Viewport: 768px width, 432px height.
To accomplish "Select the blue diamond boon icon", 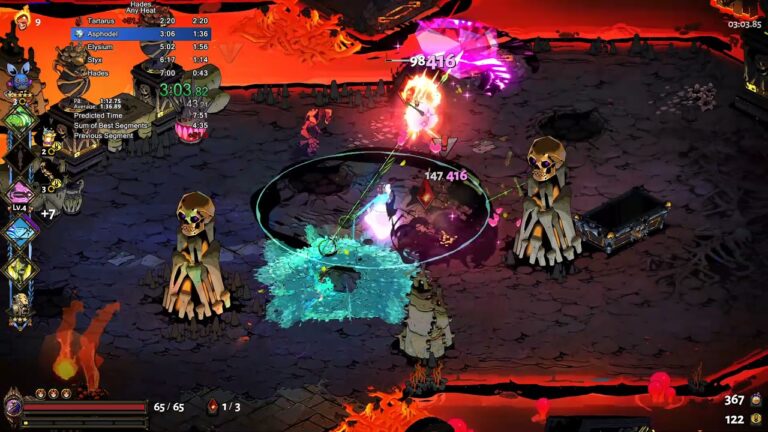I will click(x=19, y=231).
